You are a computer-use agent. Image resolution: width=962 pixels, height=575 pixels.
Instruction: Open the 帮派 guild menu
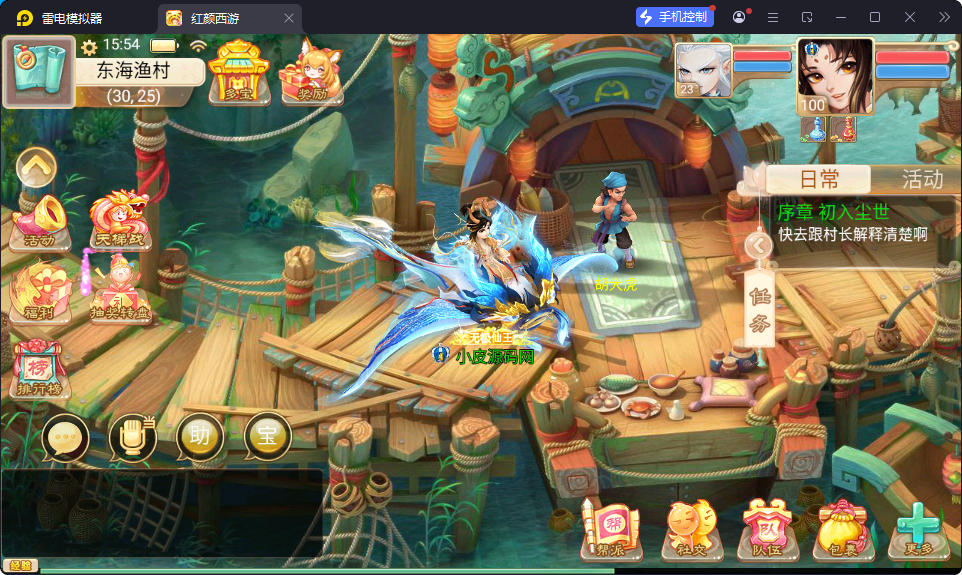611,528
